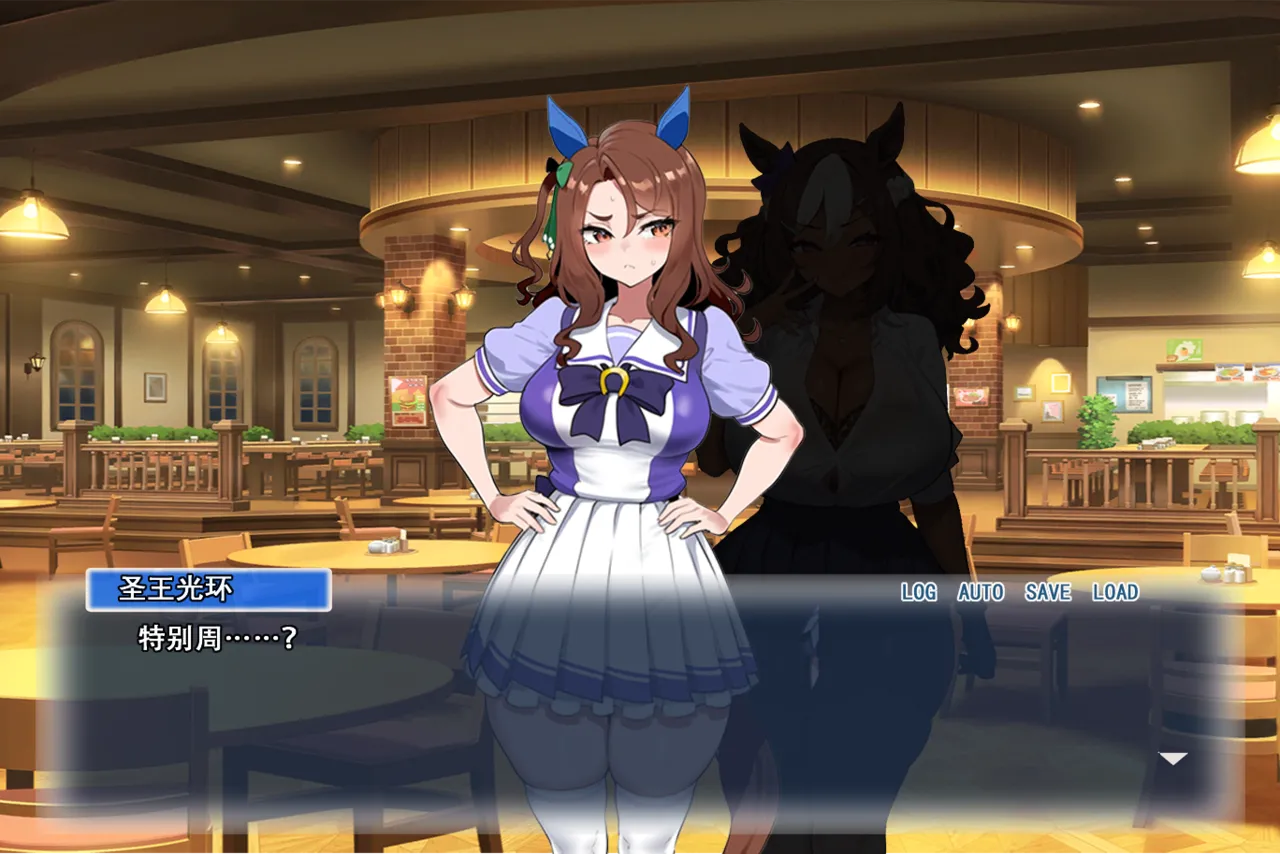Toggle AUTO text advance
Image resolution: width=1280 pixels, height=854 pixels.
(x=980, y=592)
